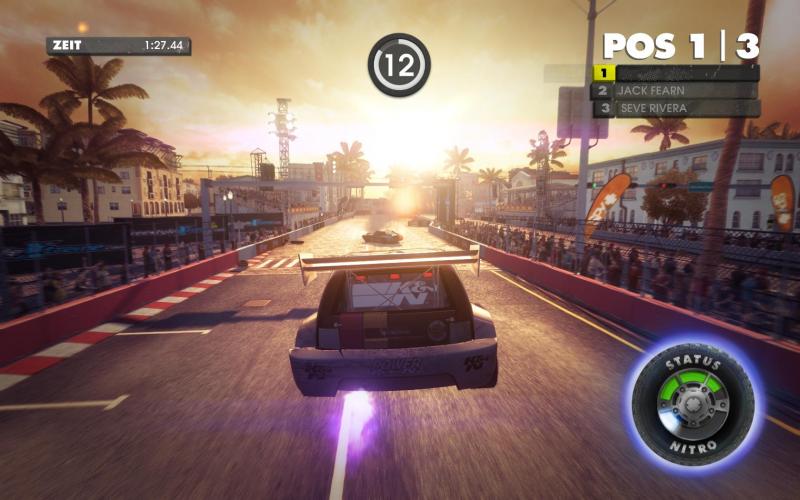This screenshot has height=500, width=800.
Task: Select the highlighted first-place leaderboard row
Action: [676, 73]
